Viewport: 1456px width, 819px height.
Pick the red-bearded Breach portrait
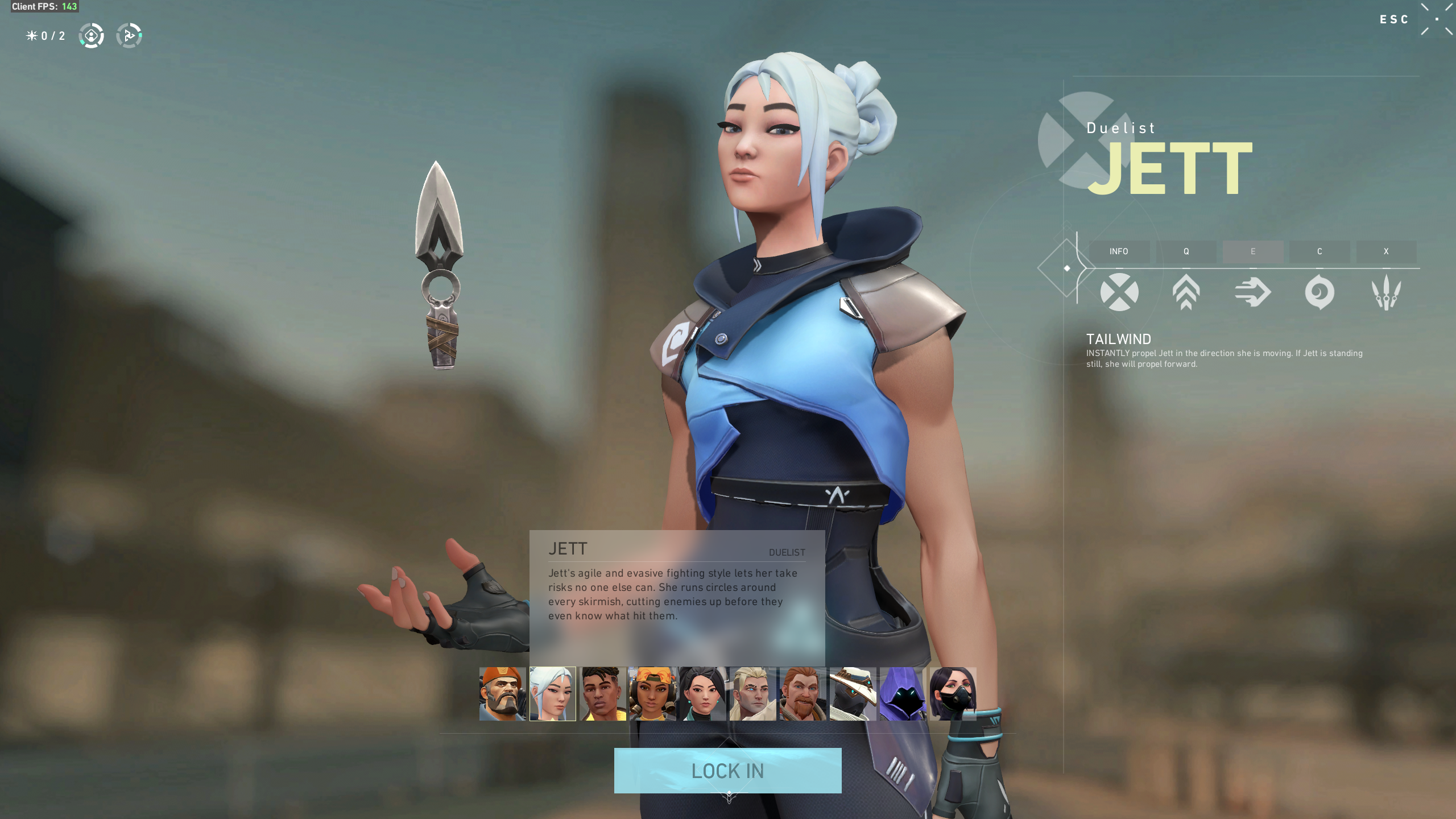(x=803, y=694)
